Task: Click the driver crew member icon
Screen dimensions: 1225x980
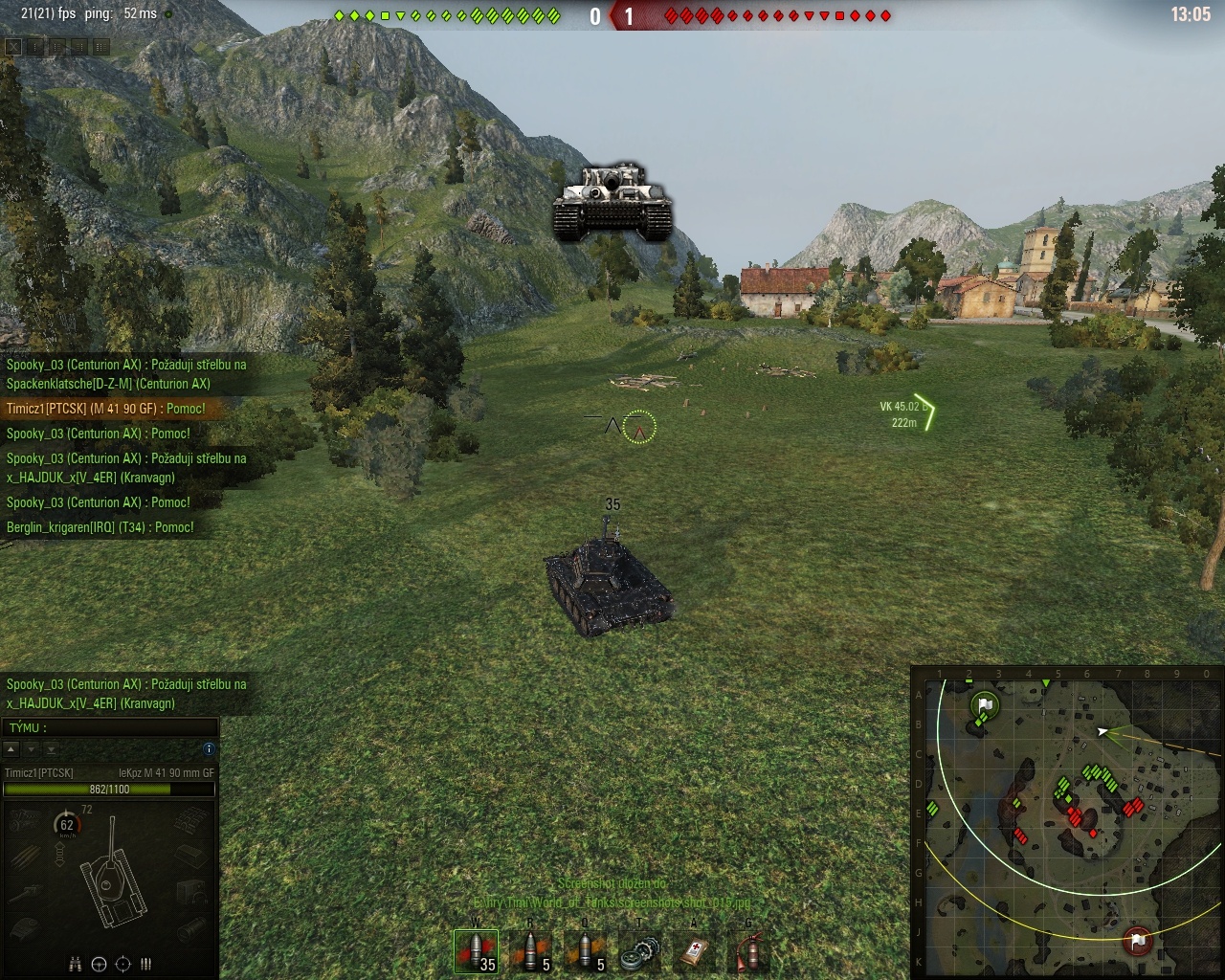Action: [x=100, y=964]
